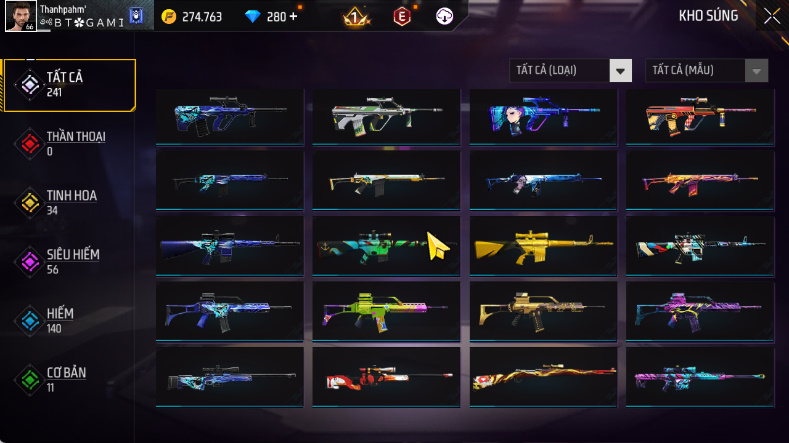This screenshot has height=443, width=789.
Task: Select the Tất Cả category tab
Action: coord(68,84)
